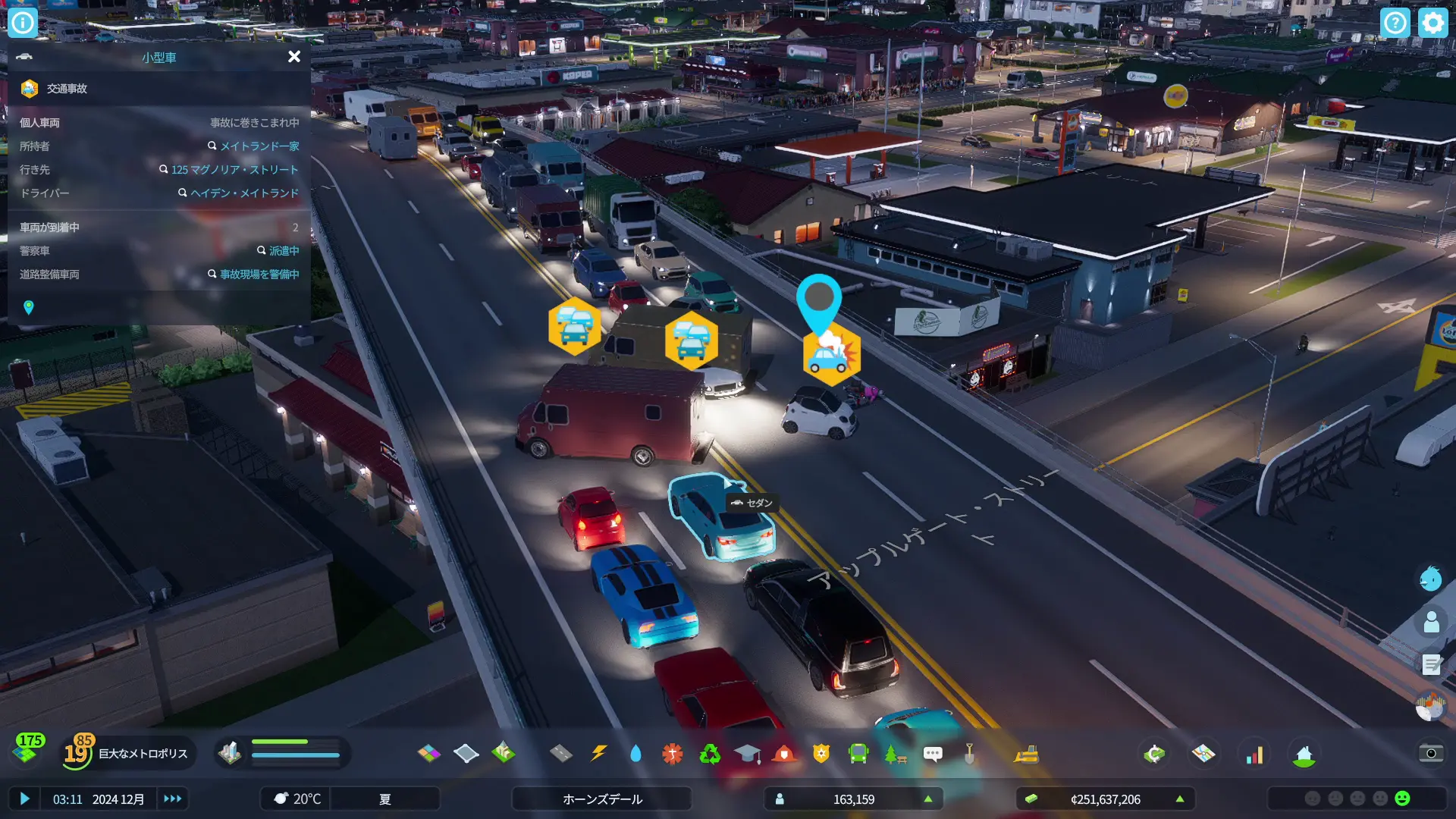Open the education graduation cap menu
Viewport: 1456px width, 819px height.
(x=747, y=753)
